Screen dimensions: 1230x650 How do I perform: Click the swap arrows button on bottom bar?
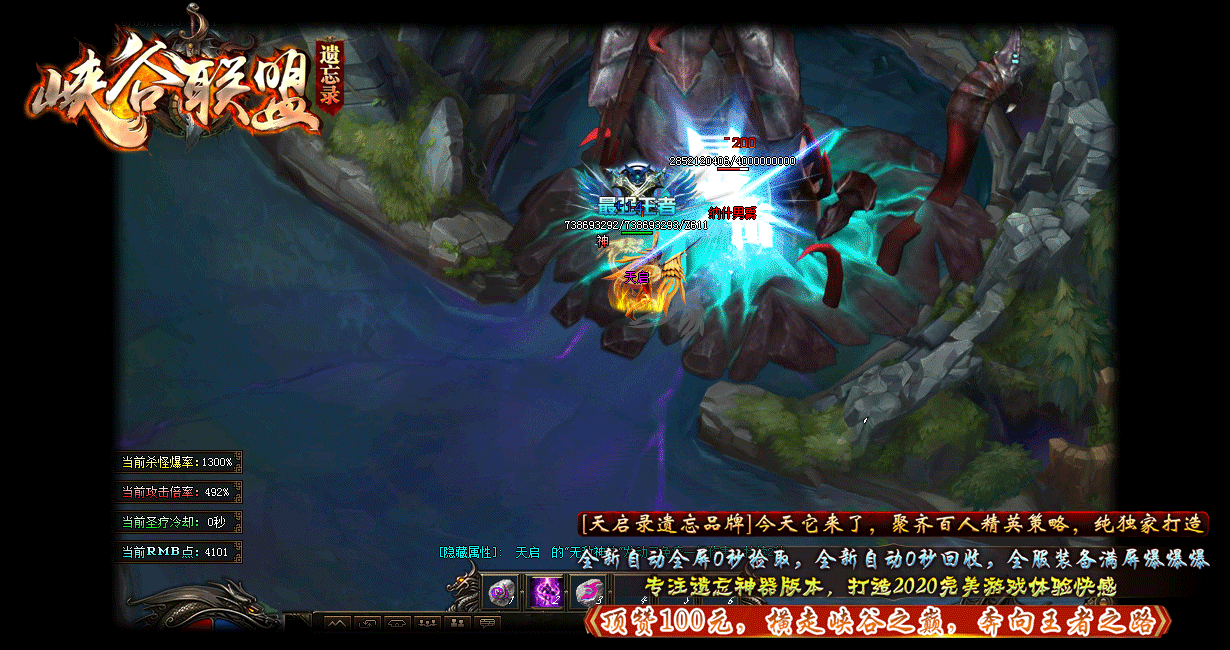367,624
